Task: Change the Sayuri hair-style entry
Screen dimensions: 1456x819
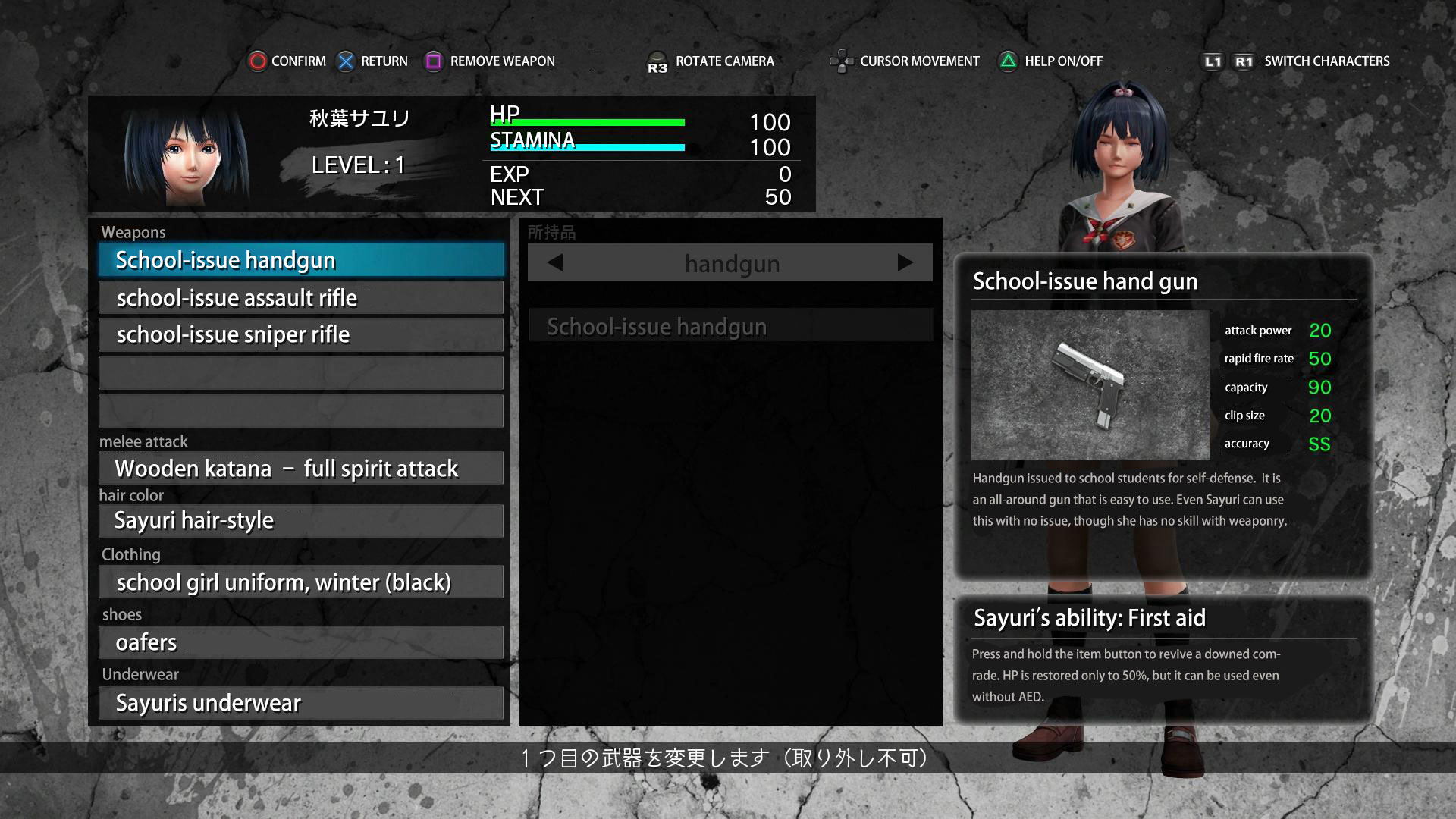Action: point(301,521)
